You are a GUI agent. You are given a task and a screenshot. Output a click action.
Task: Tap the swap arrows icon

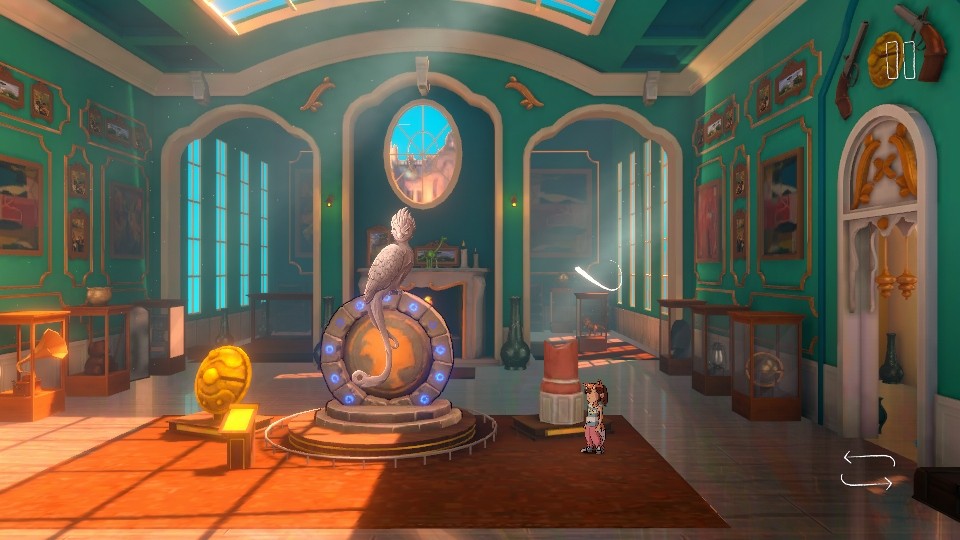(866, 470)
